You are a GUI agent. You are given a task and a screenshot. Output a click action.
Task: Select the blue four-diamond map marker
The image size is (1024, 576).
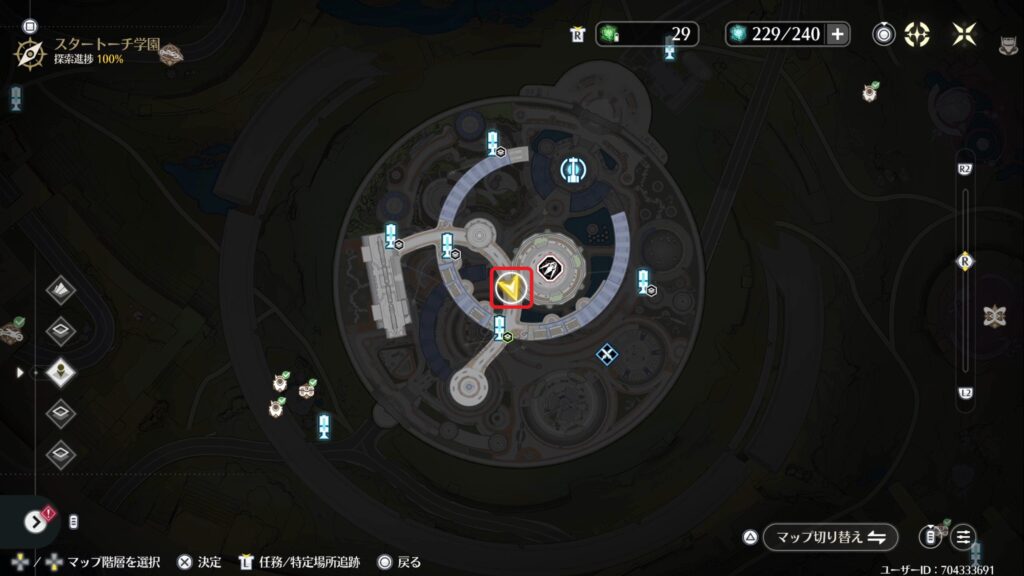[605, 353]
